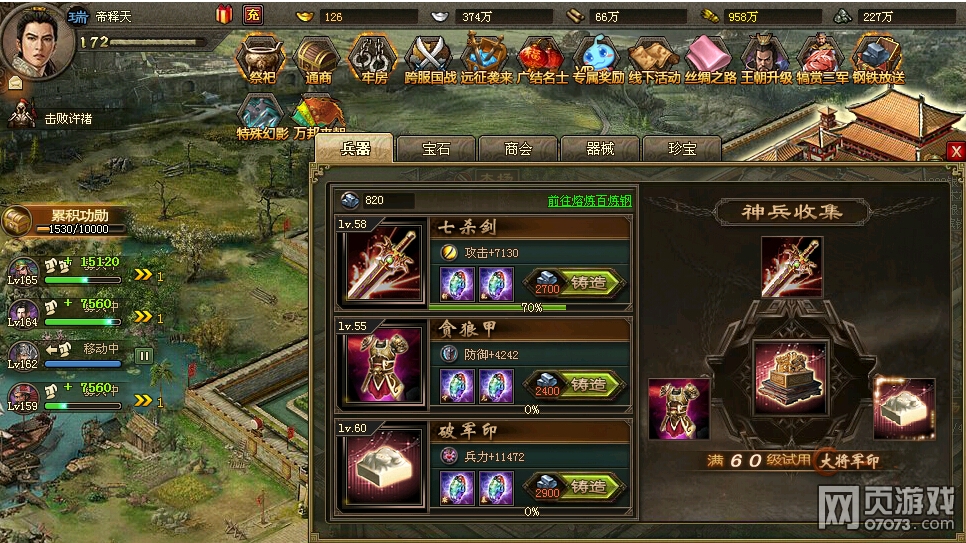Open the 通商 treasure chest icon
Image resolution: width=966 pixels, height=543 pixels.
[x=319, y=58]
